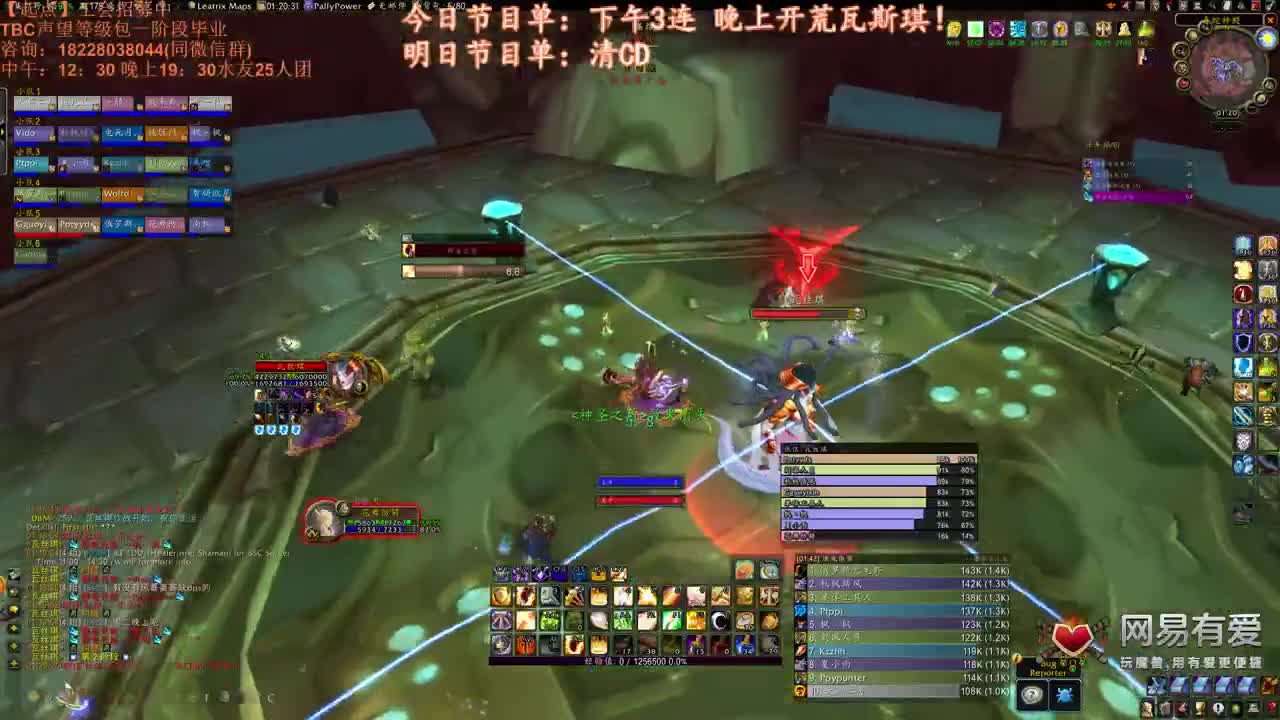Open the Bug Reporter with the blue bug icon
Screen dimensions: 1280x720
tap(1065, 693)
